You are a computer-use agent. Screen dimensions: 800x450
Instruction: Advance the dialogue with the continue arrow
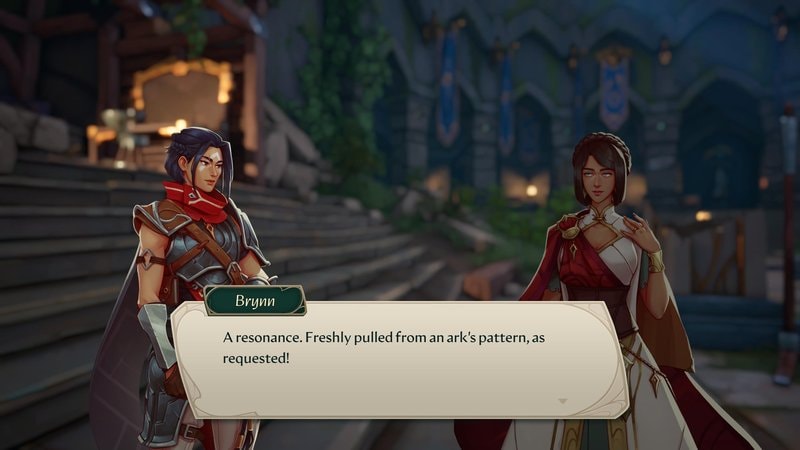(x=561, y=400)
